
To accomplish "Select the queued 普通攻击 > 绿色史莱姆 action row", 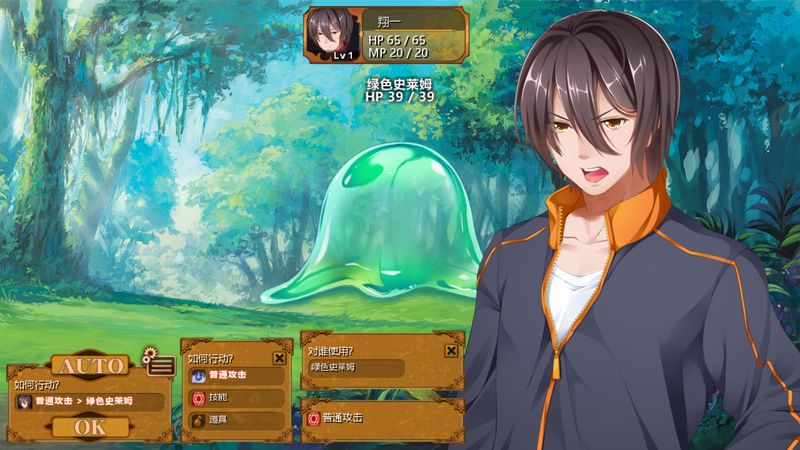I will click(x=88, y=402).
